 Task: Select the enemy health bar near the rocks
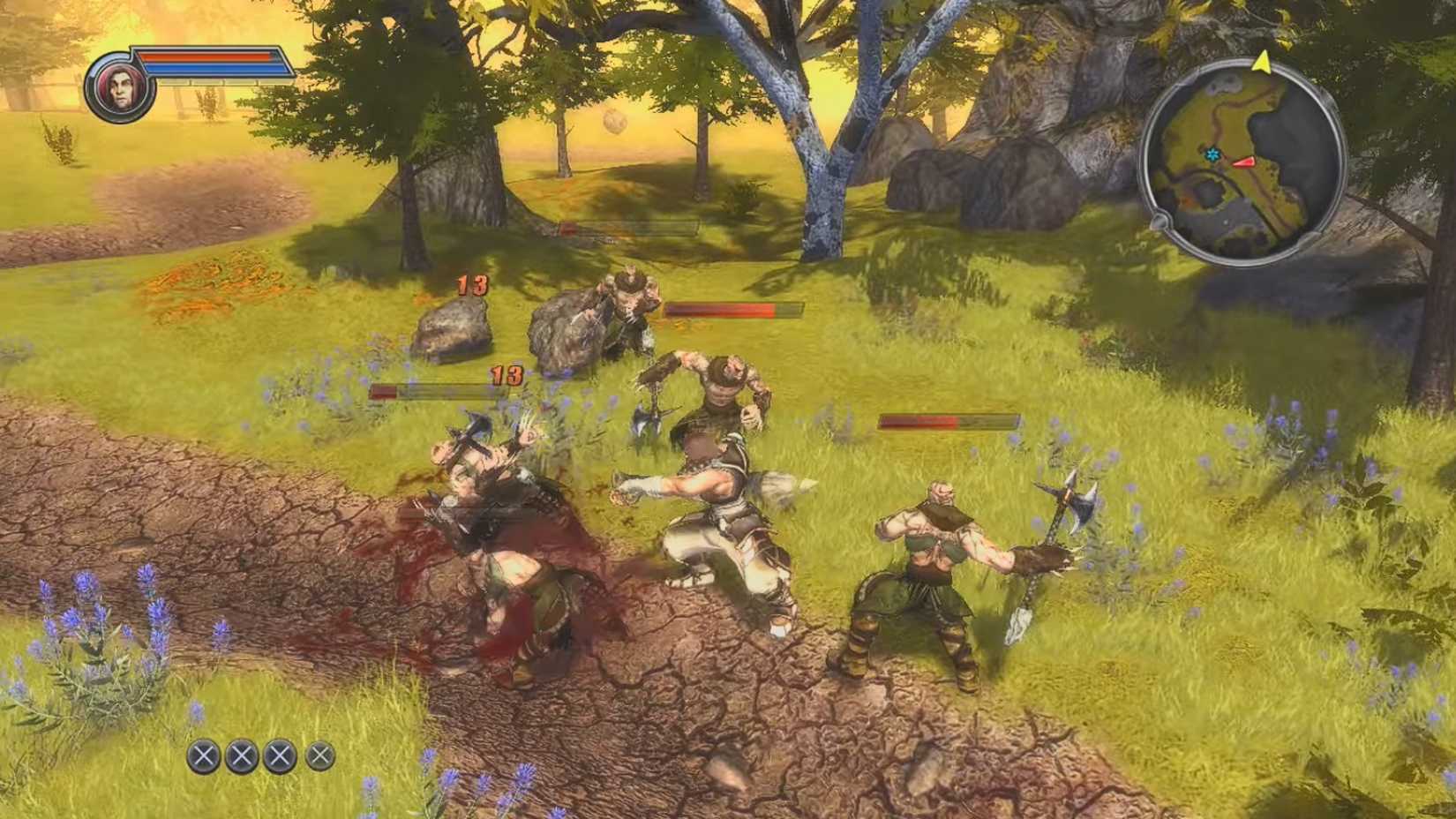pyautogui.click(x=733, y=311)
